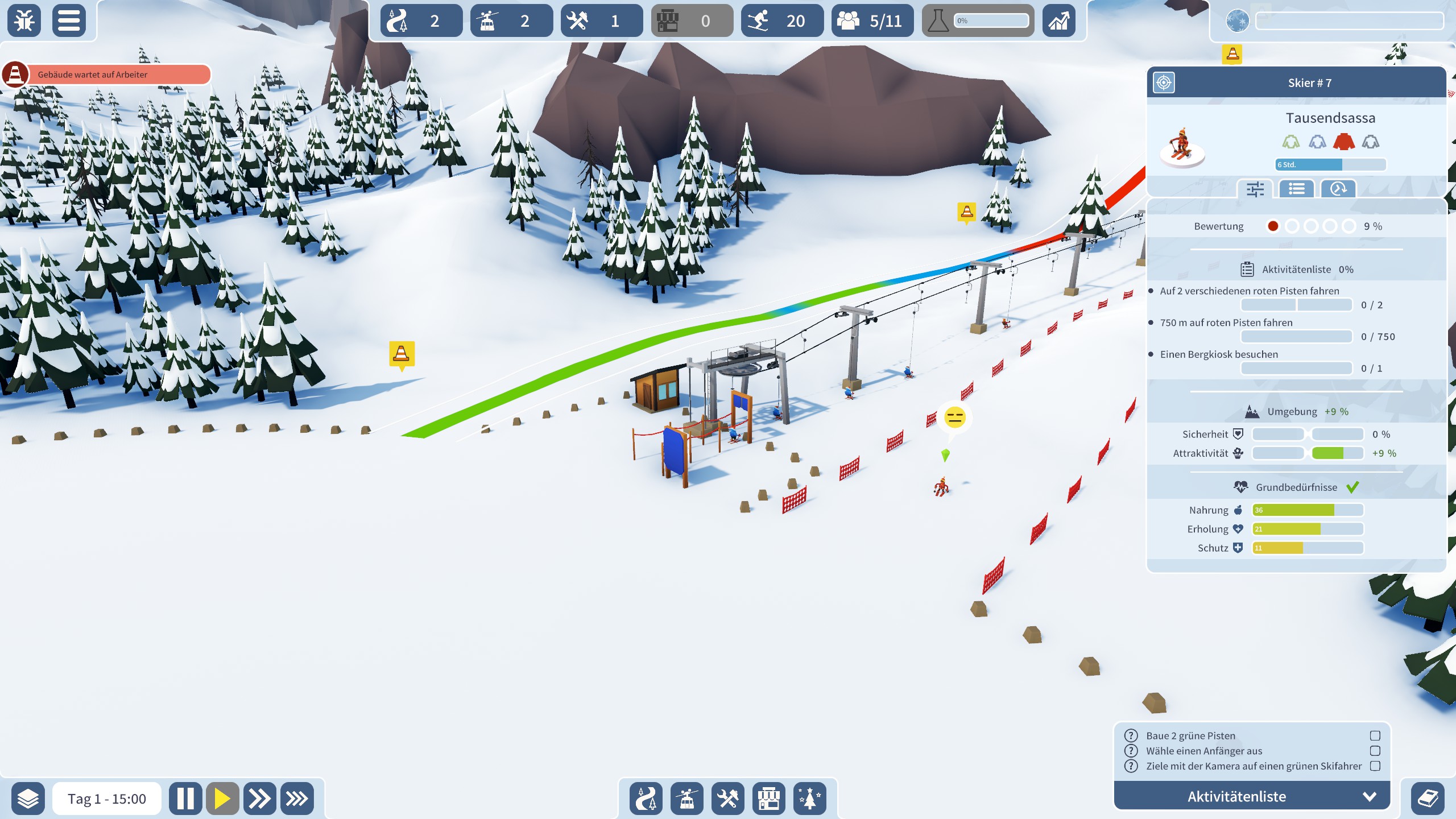Screen dimensions: 1456x819
Task: Open the bug report button
Action: coord(24,21)
